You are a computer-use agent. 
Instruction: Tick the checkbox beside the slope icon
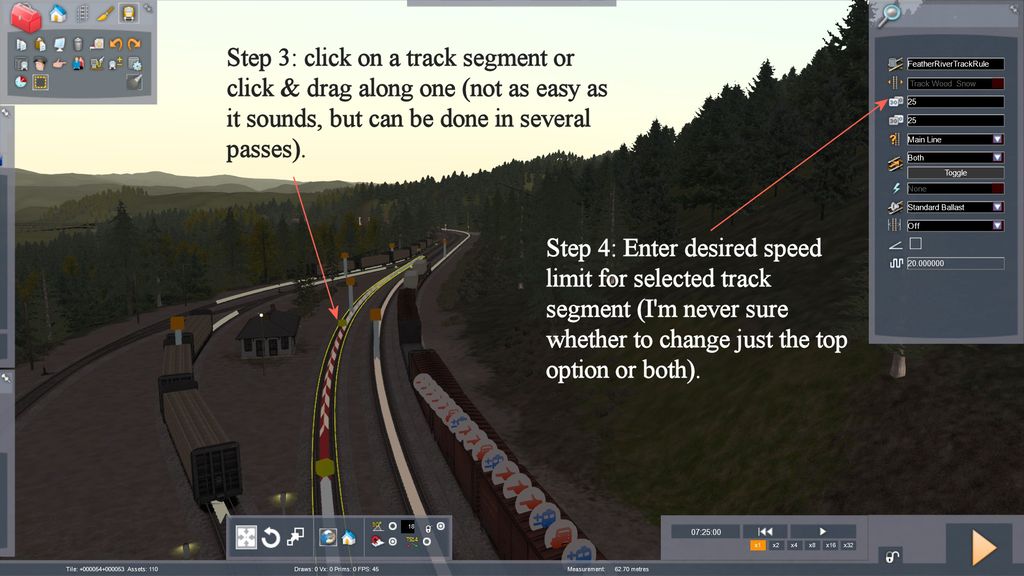[915, 243]
